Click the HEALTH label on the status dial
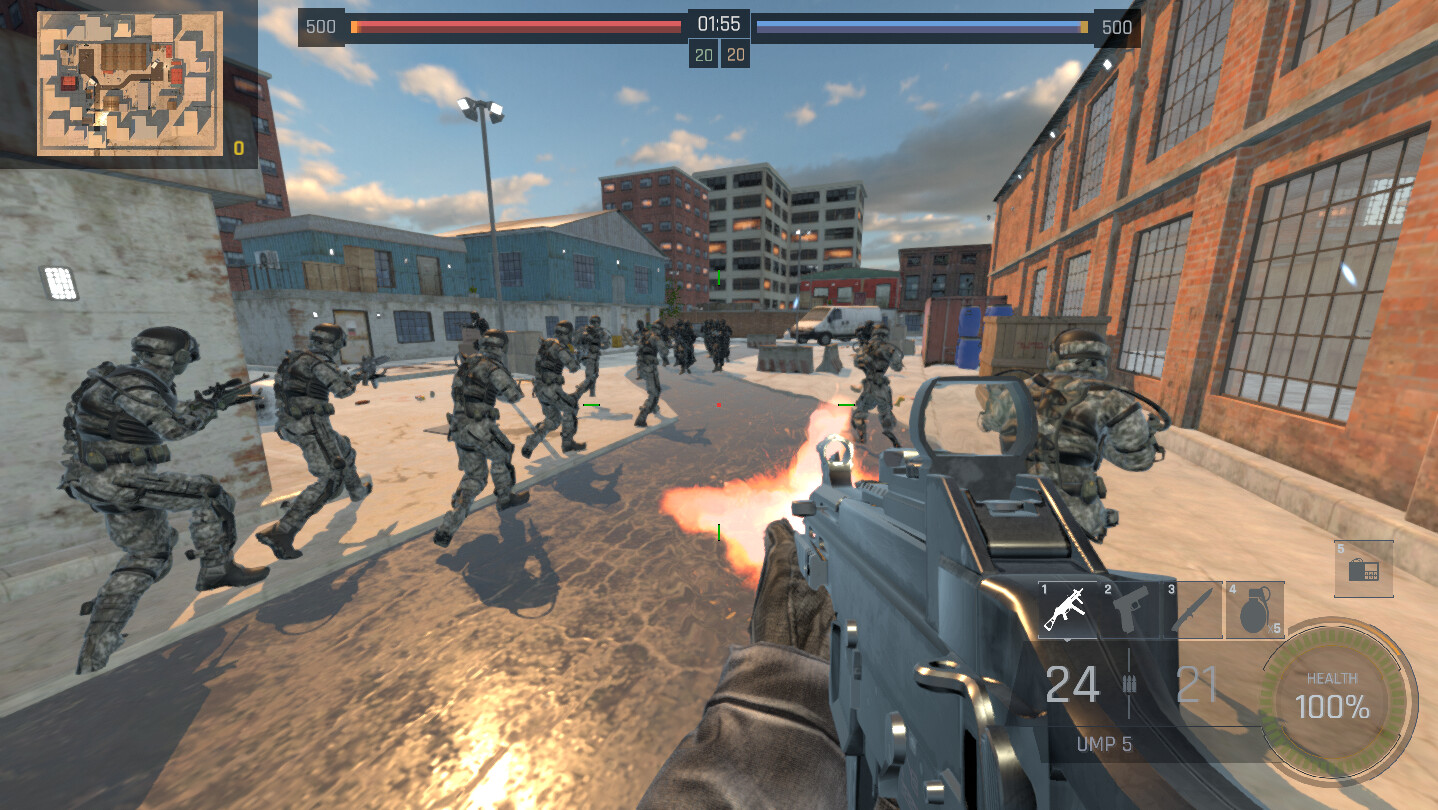Image resolution: width=1438 pixels, height=810 pixels. (x=1331, y=678)
